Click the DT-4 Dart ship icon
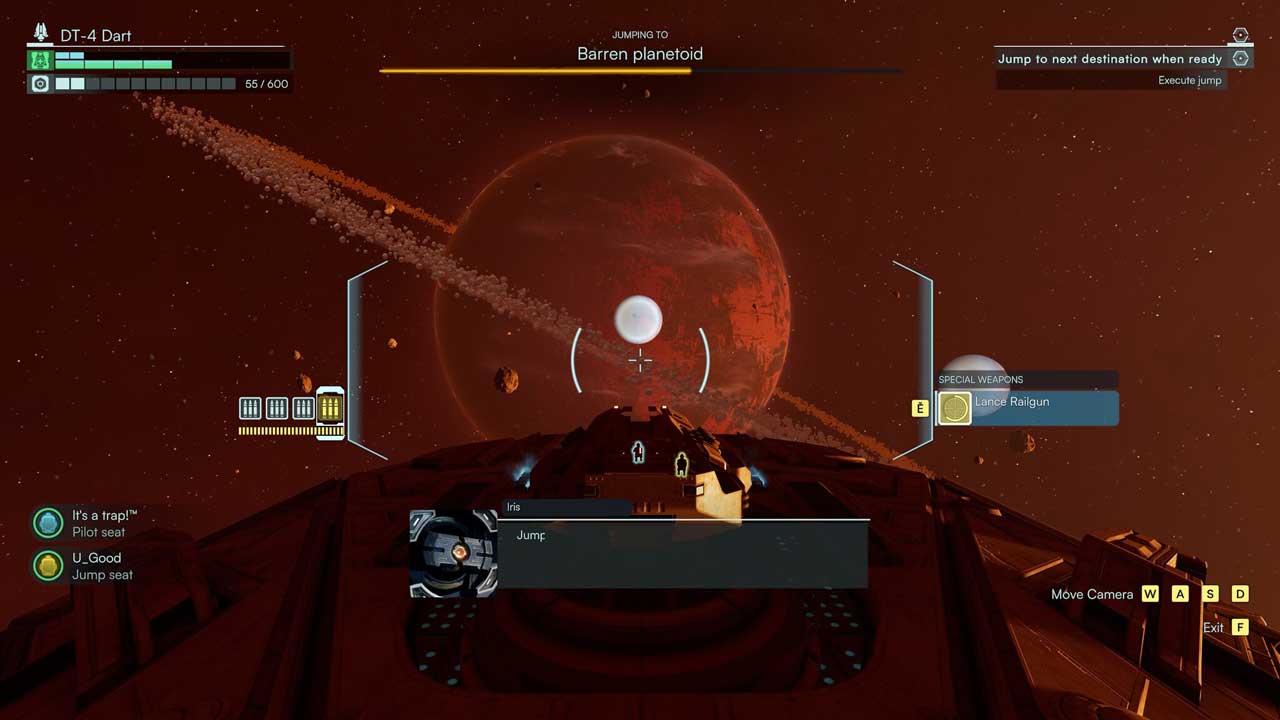1280x720 pixels. 41,34
